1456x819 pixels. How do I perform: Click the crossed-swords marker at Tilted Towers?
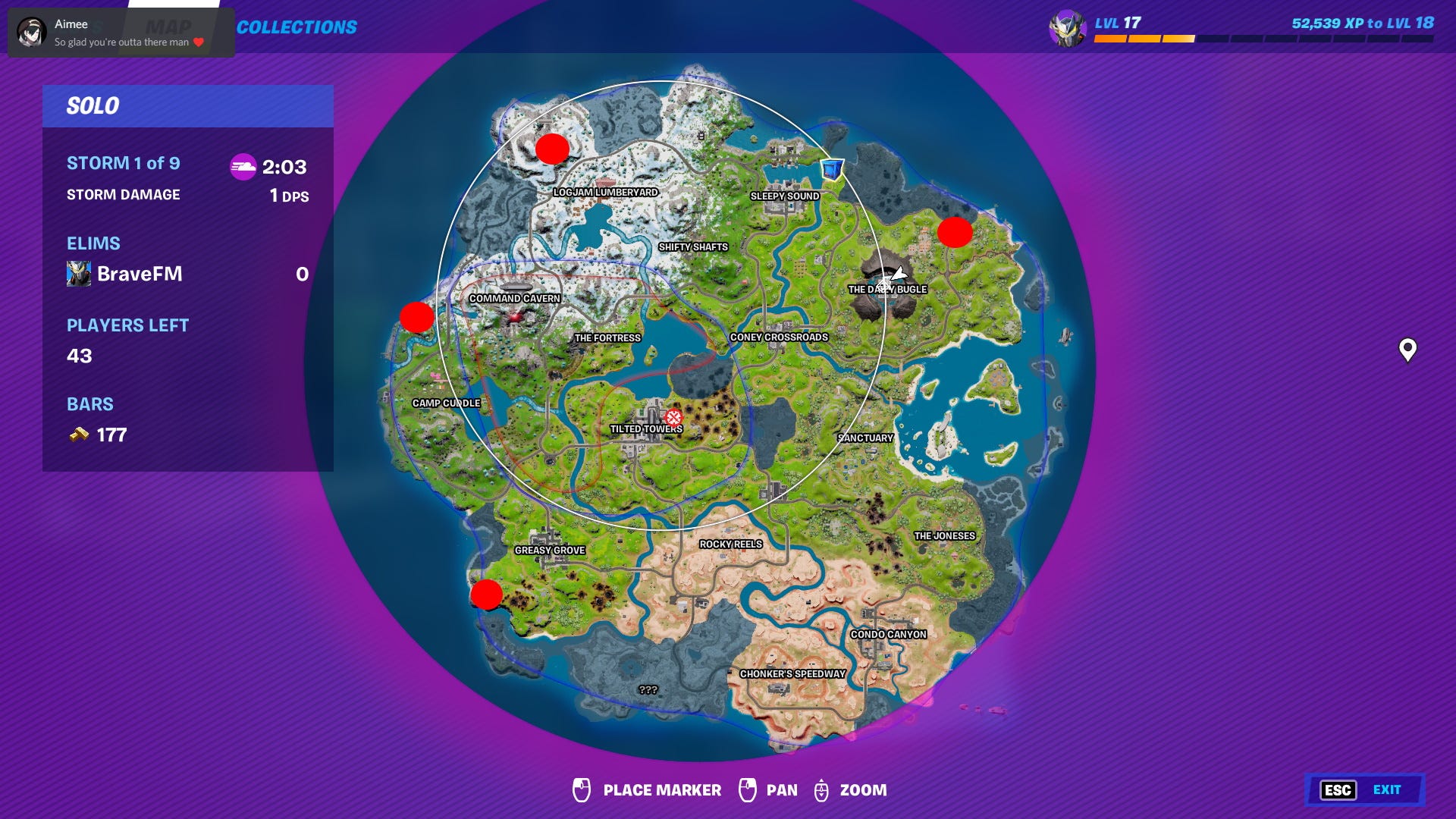click(x=672, y=416)
